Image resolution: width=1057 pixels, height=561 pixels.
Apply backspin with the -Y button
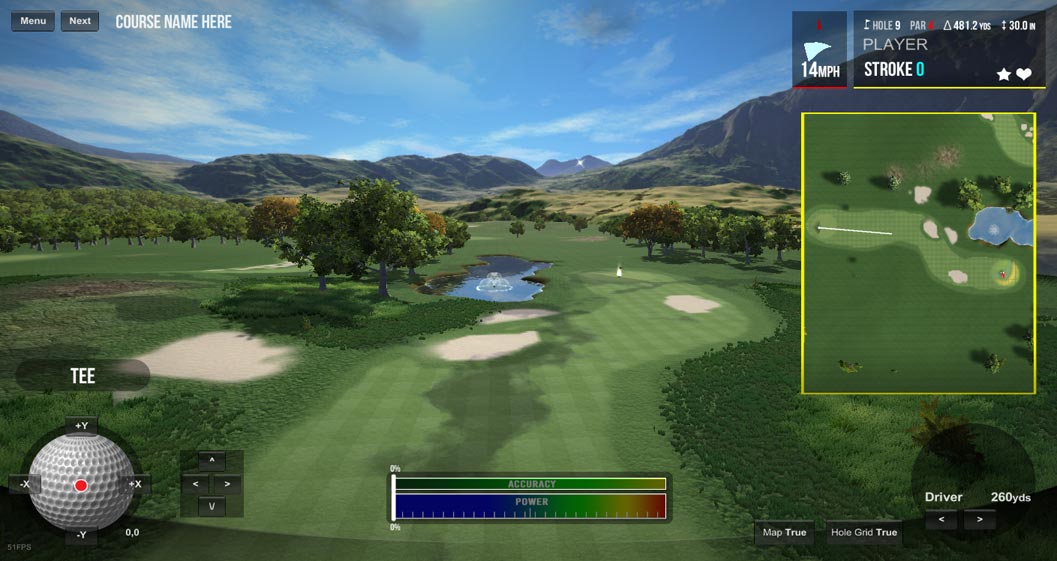[81, 536]
